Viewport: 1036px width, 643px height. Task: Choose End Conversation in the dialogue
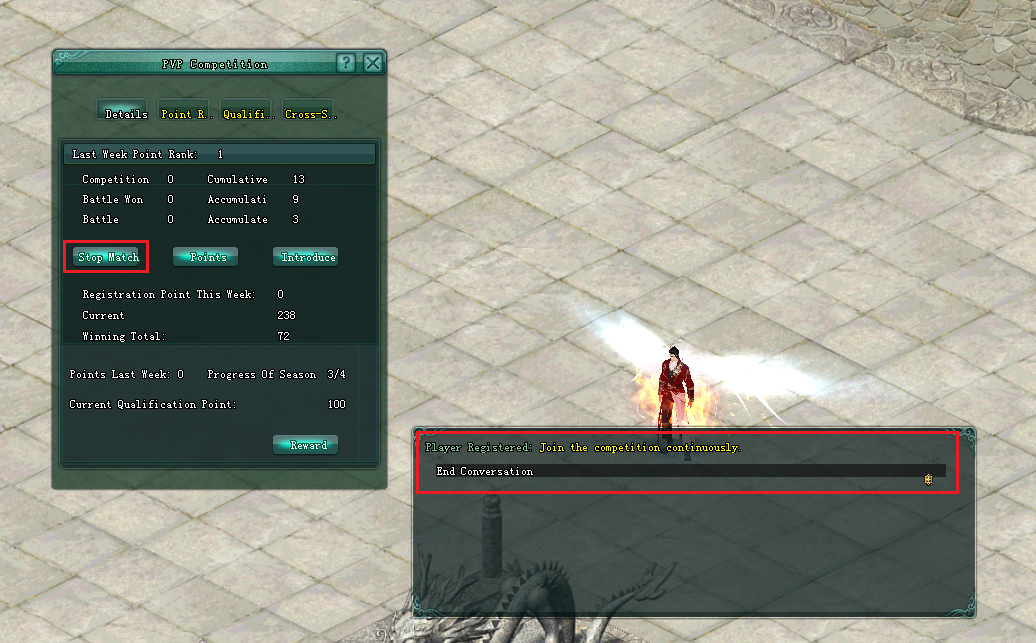point(485,471)
